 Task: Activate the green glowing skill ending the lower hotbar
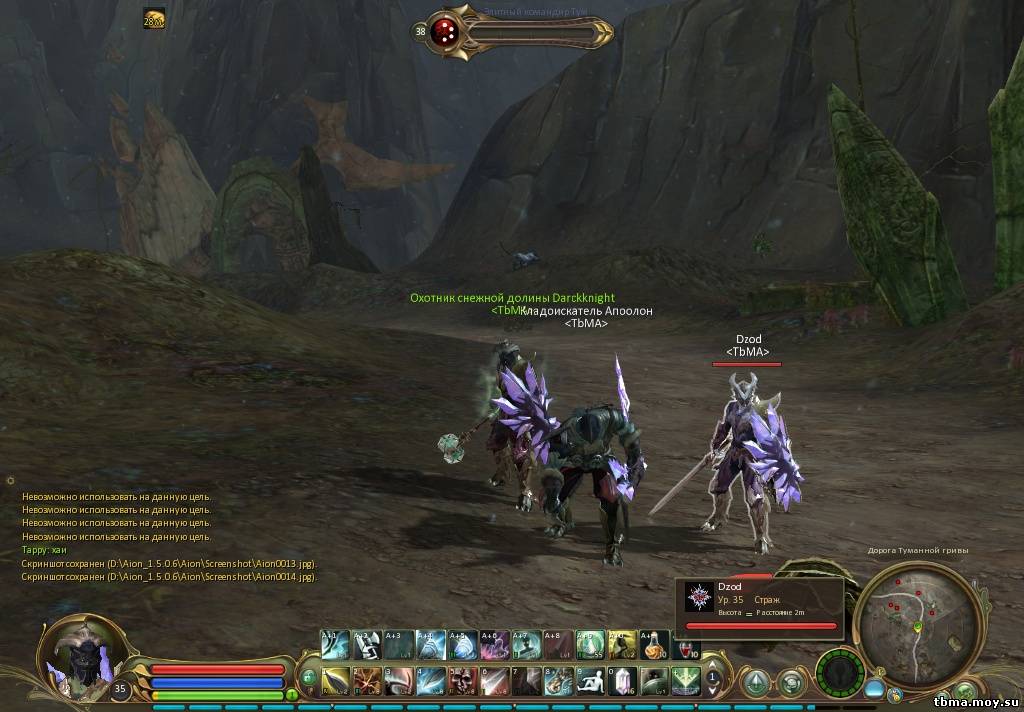[687, 680]
